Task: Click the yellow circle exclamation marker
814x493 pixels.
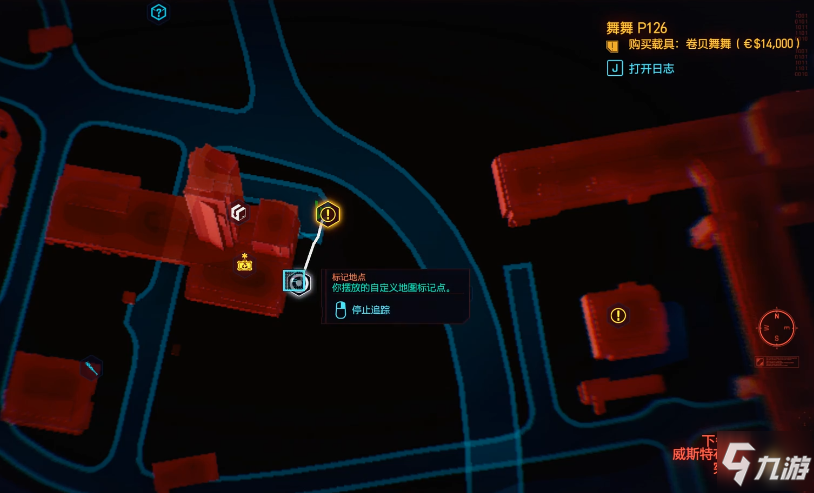Action: tap(618, 316)
